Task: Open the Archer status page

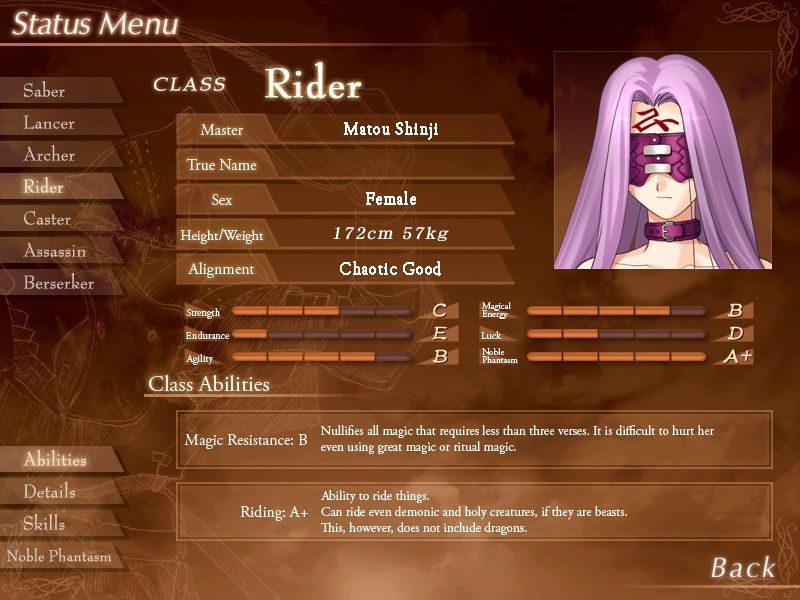Action: 49,155
